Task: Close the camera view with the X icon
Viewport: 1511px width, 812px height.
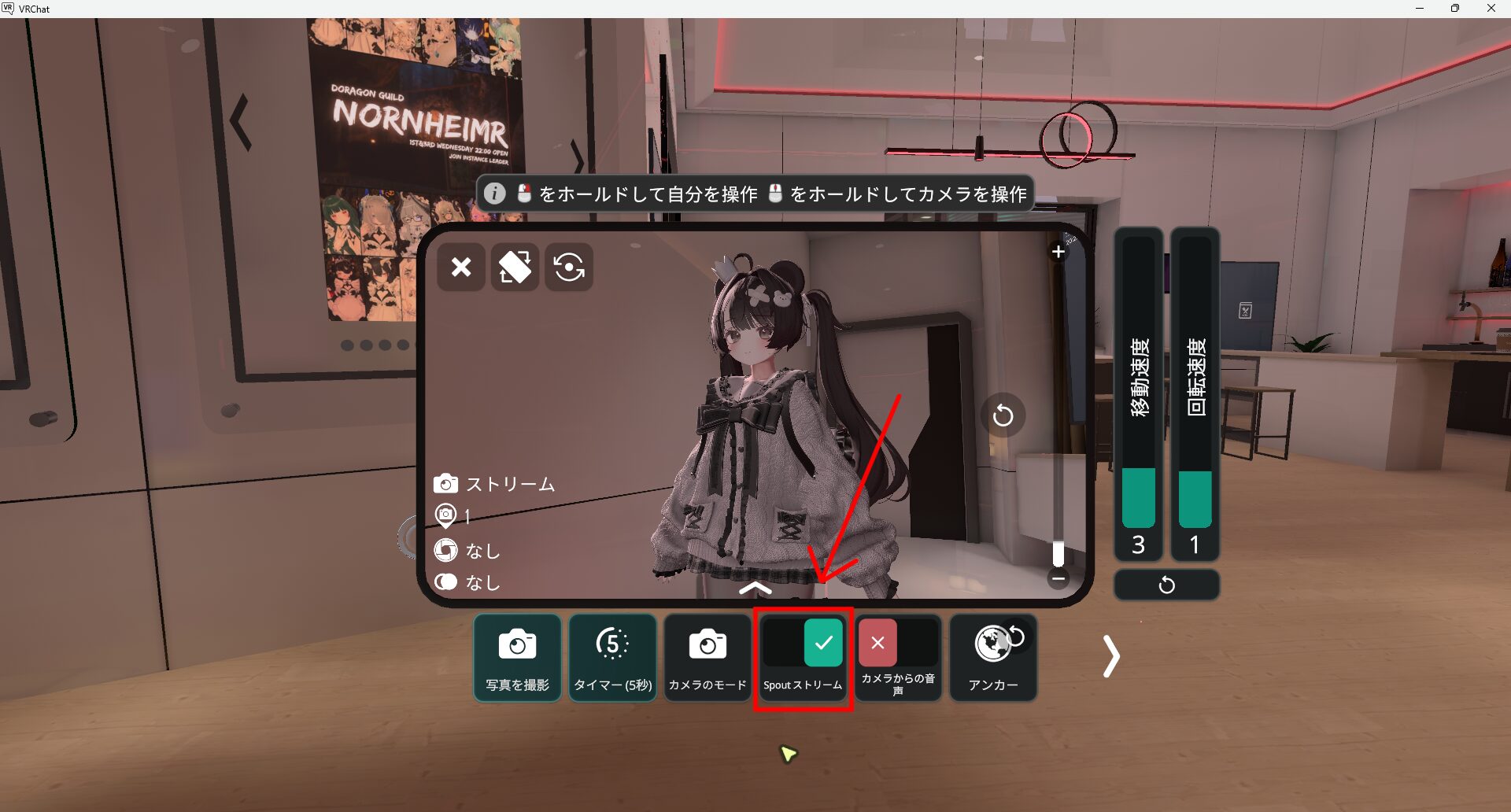Action: (x=460, y=268)
